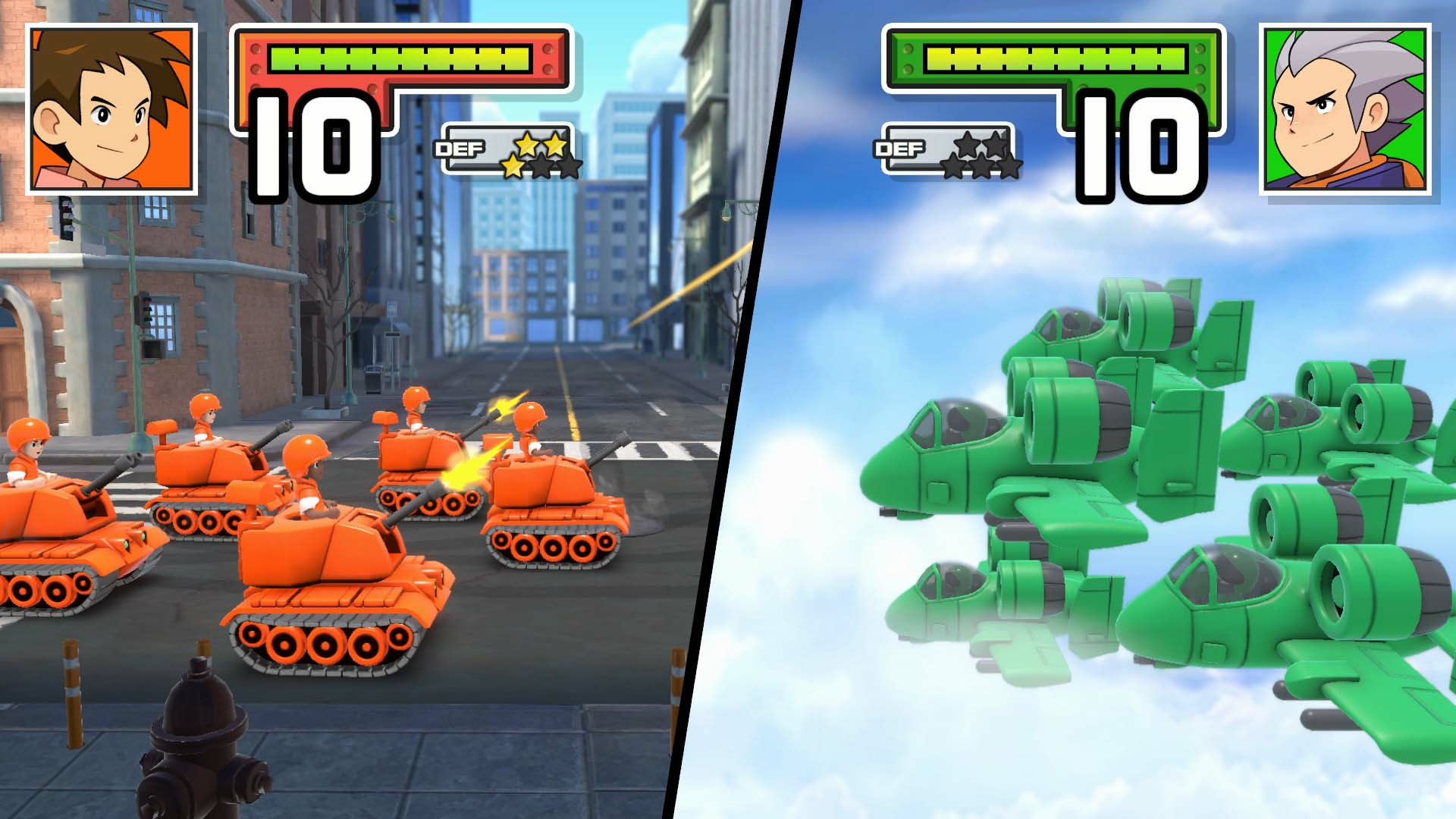Screen dimensions: 1456x819
Task: Toggle the second star in the green DEF rating
Action: 994,145
